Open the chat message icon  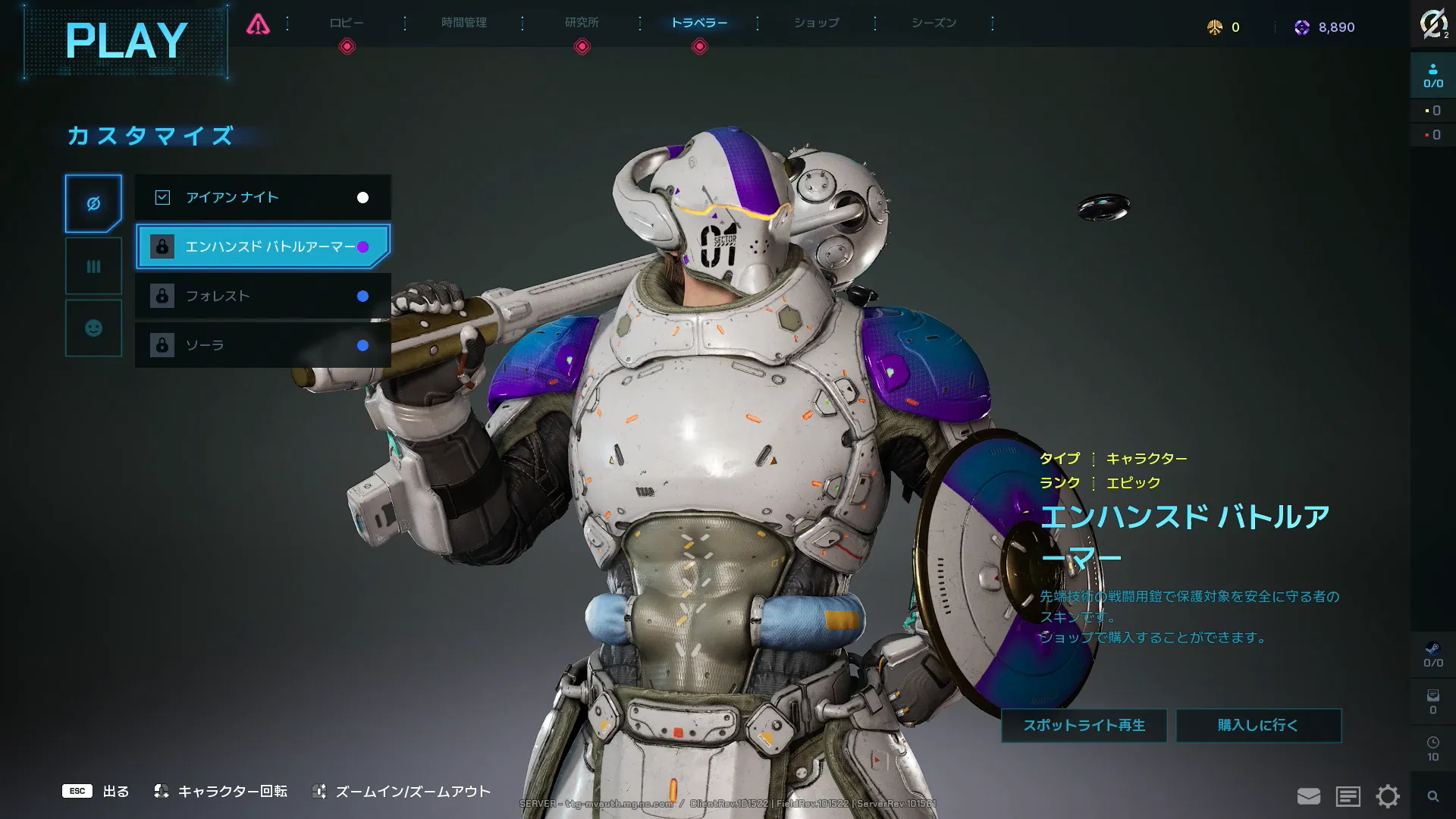1348,796
